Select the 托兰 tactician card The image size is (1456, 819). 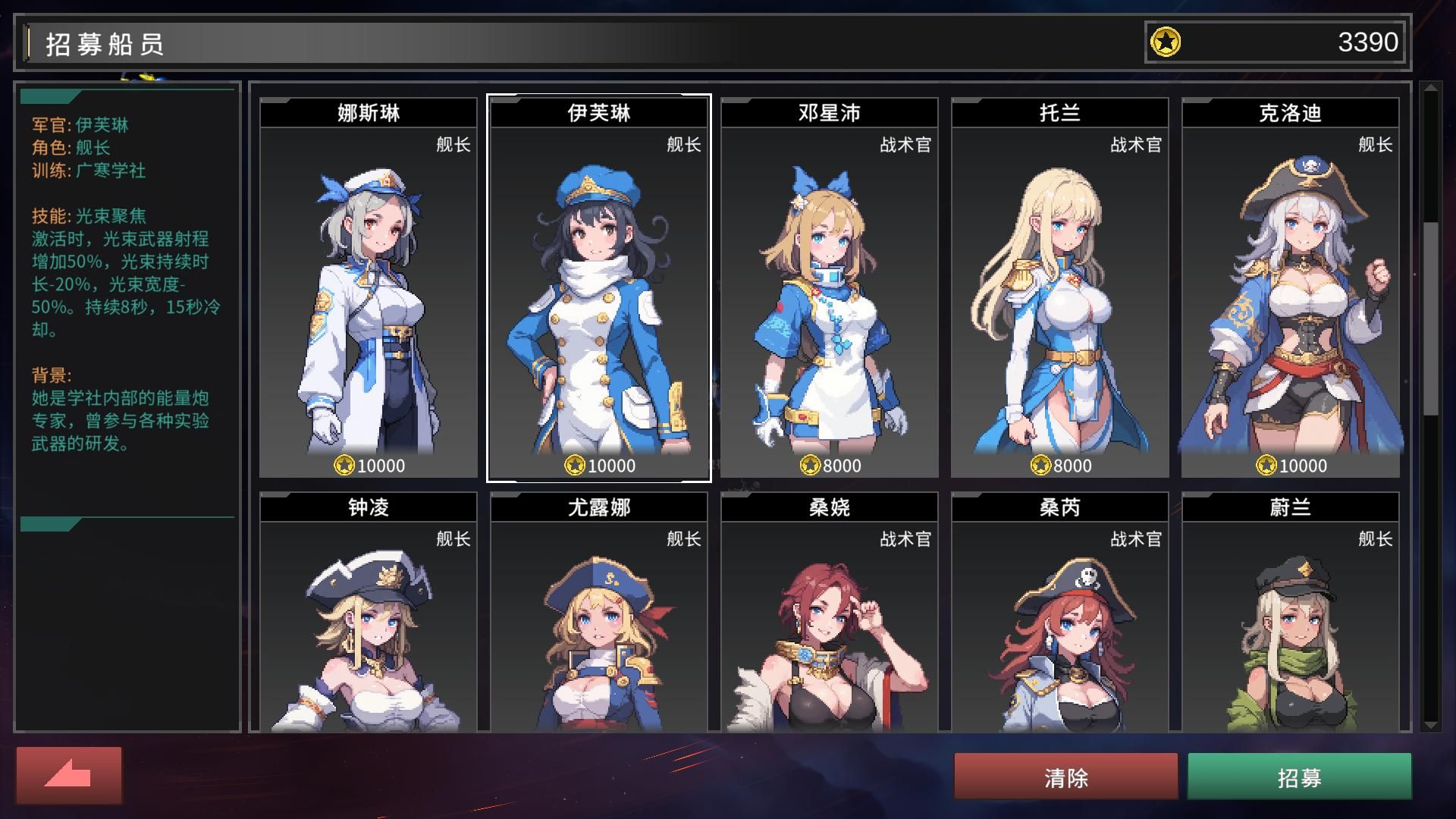pyautogui.click(x=1060, y=288)
